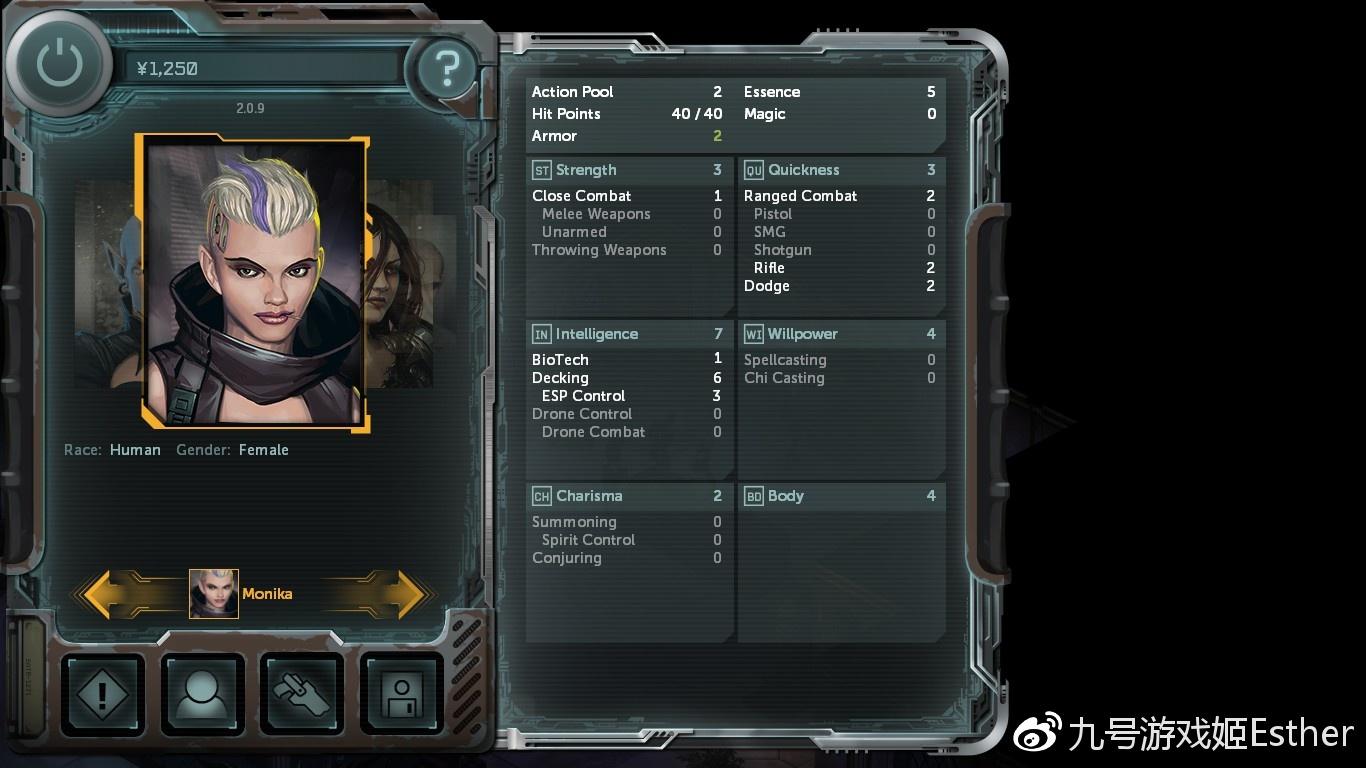This screenshot has height=768, width=1366.
Task: Click the CH Charisma attribute badge
Action: (x=541, y=495)
